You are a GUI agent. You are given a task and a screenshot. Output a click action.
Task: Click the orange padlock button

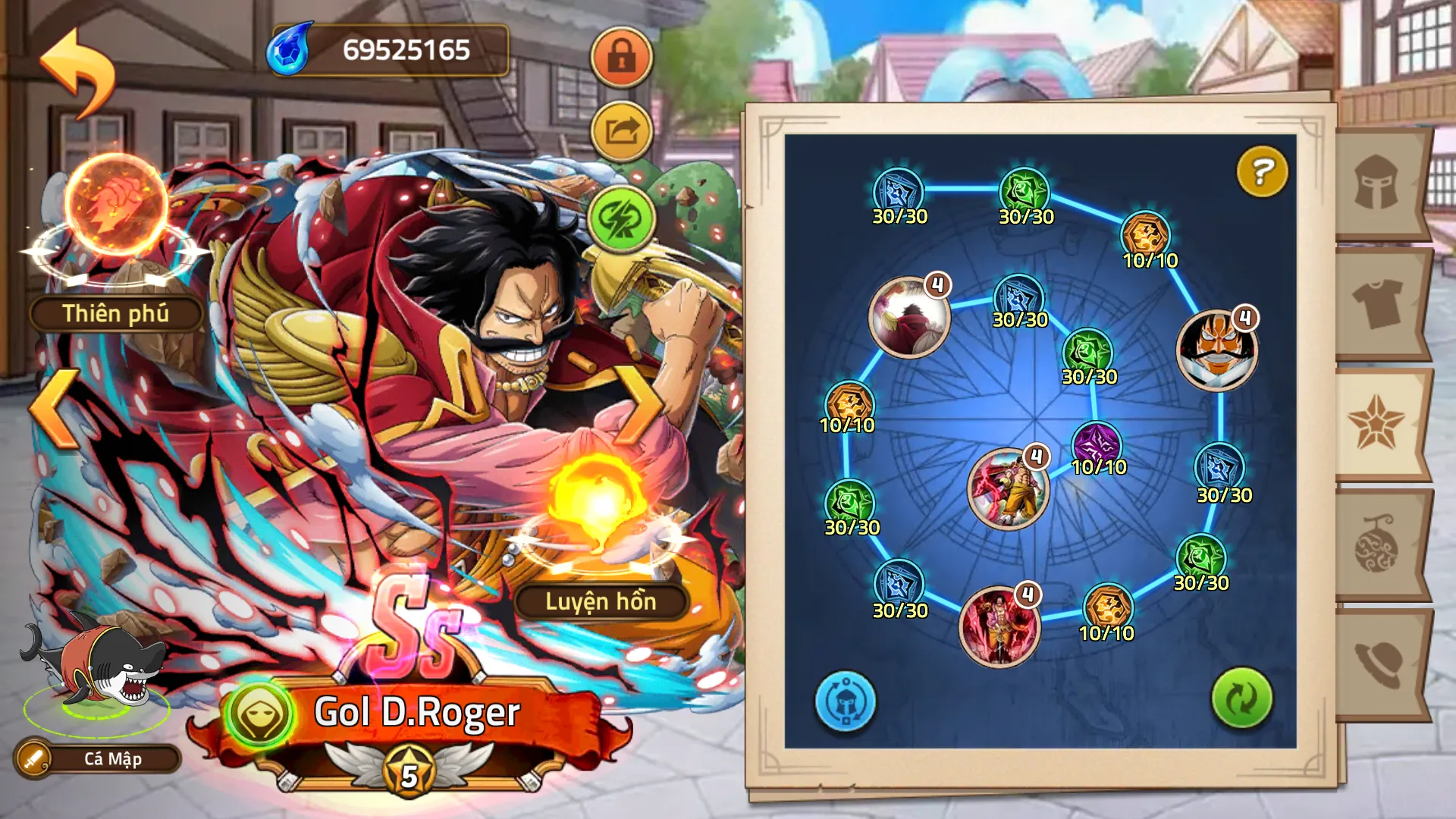click(621, 57)
